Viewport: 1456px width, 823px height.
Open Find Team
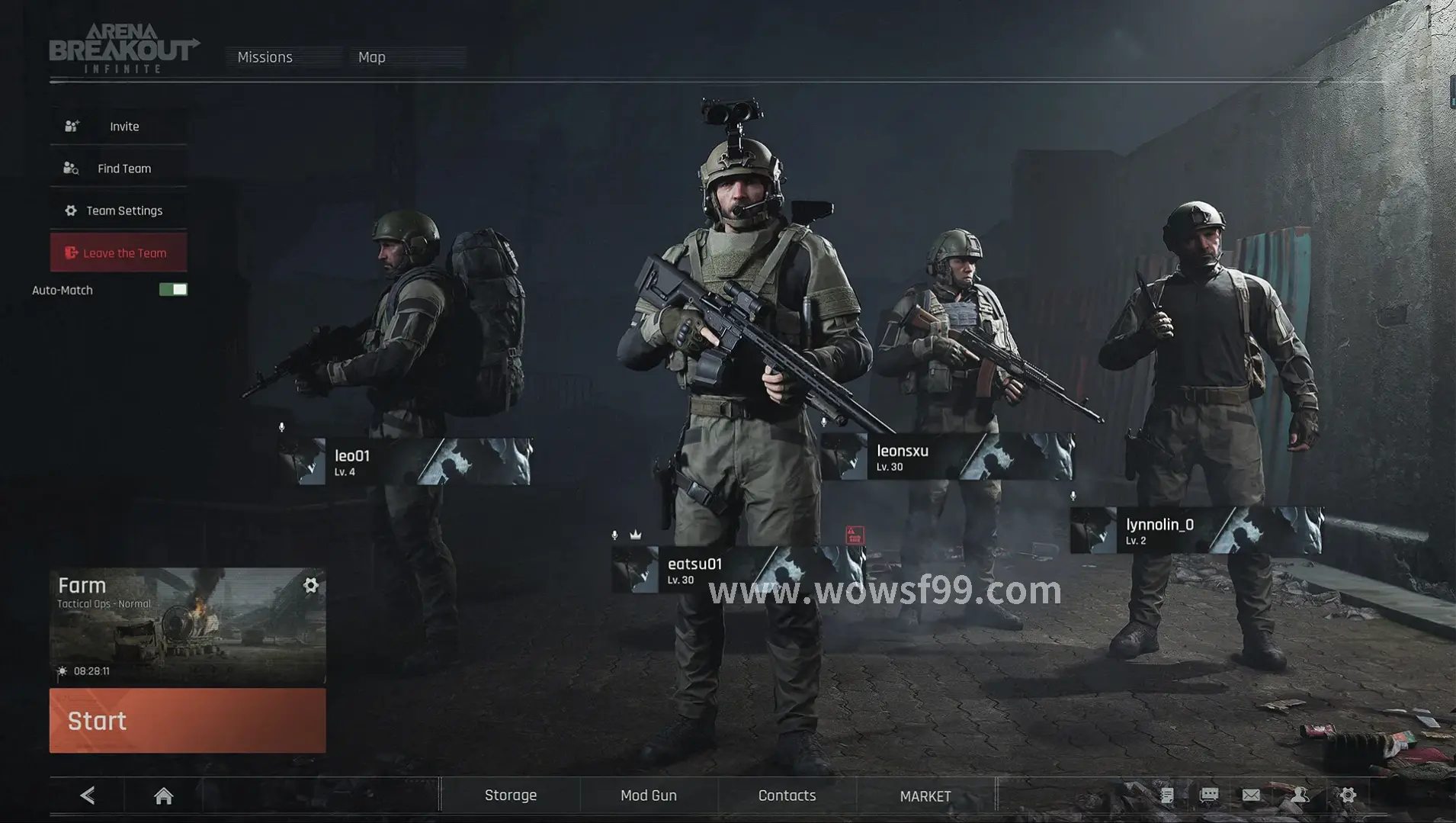point(119,169)
